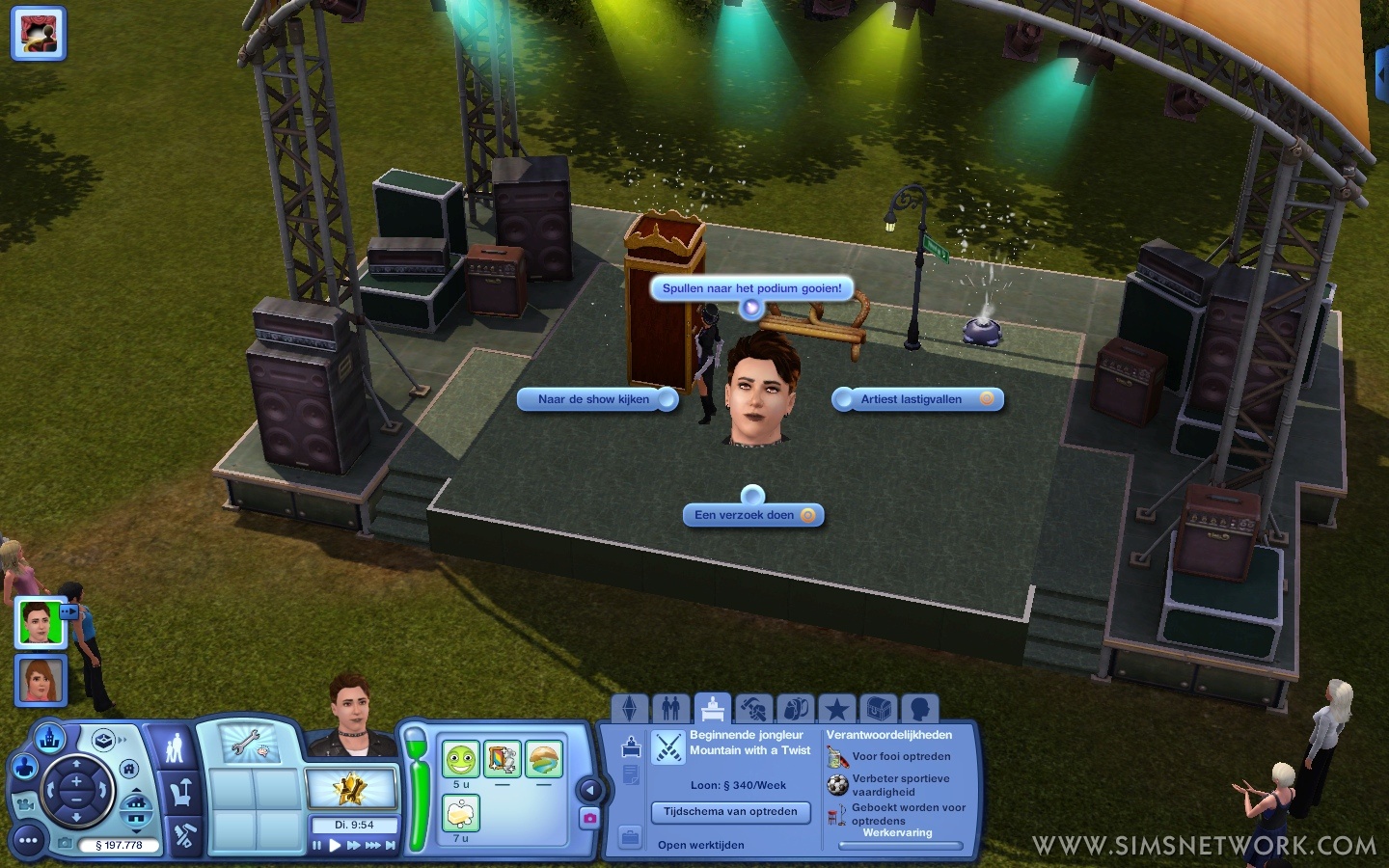
Task: Pick the 'Een verzoek doen' option
Action: tap(745, 515)
